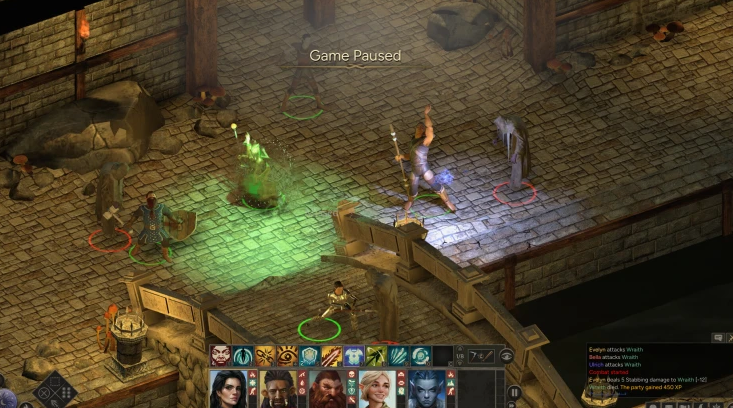Switch the equipped weapon set
Screen dimensions: 733x408
[478, 356]
